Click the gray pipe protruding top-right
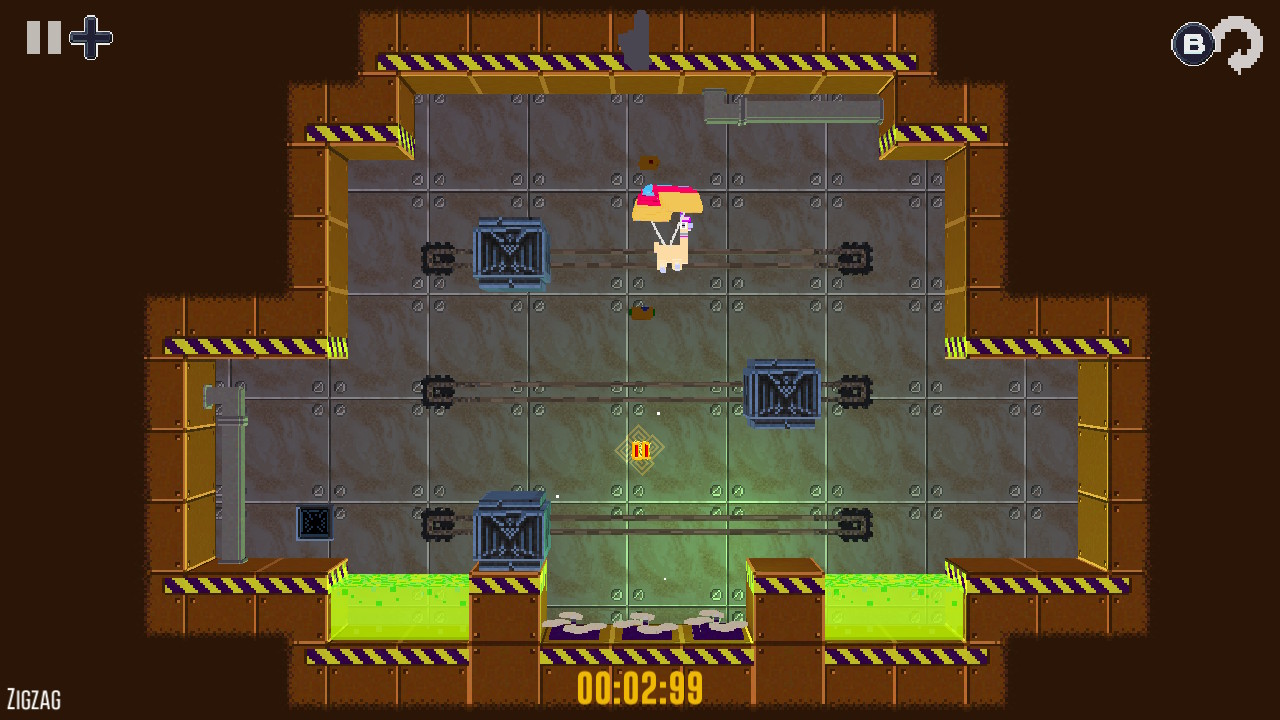This screenshot has height=720, width=1280. [795, 104]
